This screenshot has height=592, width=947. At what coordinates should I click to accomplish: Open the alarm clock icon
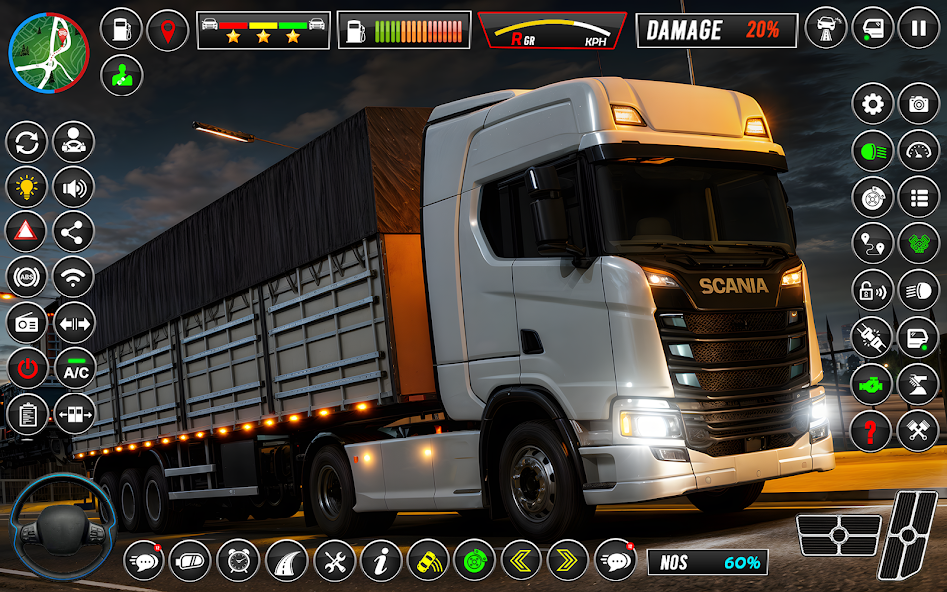click(x=238, y=561)
